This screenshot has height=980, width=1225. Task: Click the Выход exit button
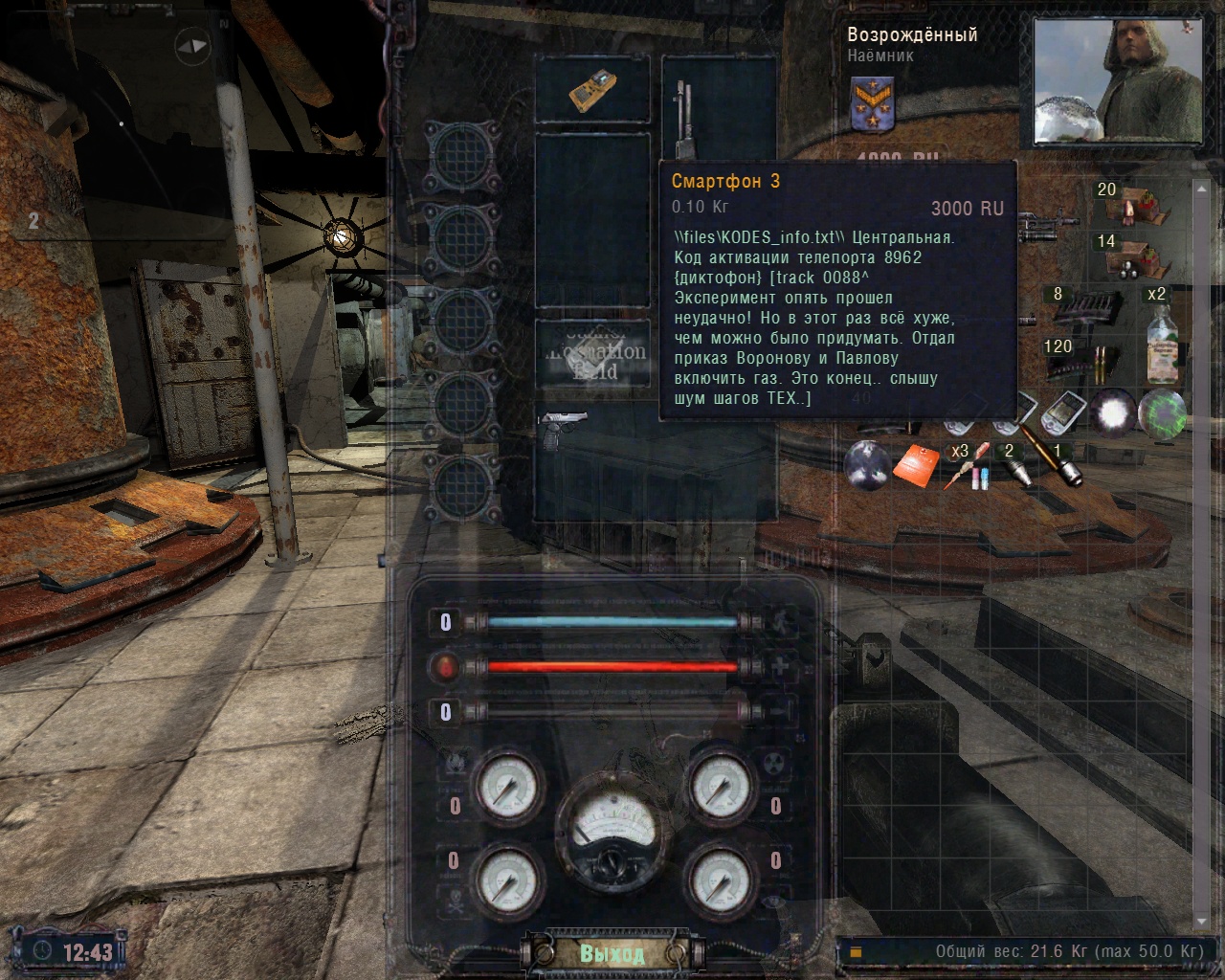point(612,953)
